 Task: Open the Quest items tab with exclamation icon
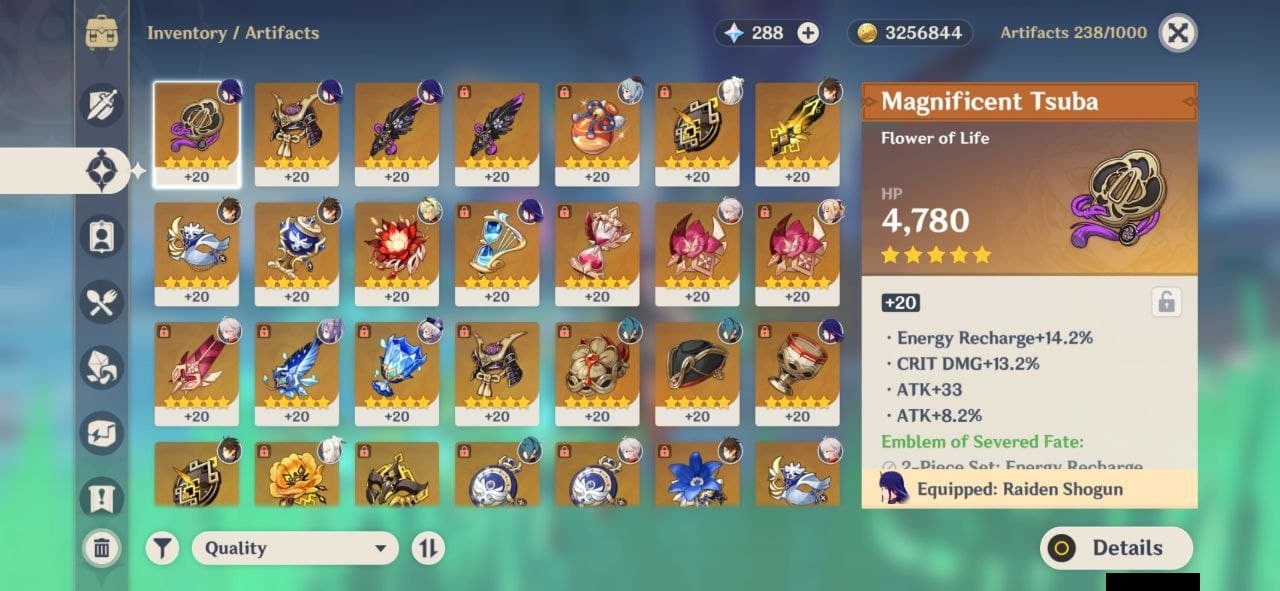pos(102,497)
